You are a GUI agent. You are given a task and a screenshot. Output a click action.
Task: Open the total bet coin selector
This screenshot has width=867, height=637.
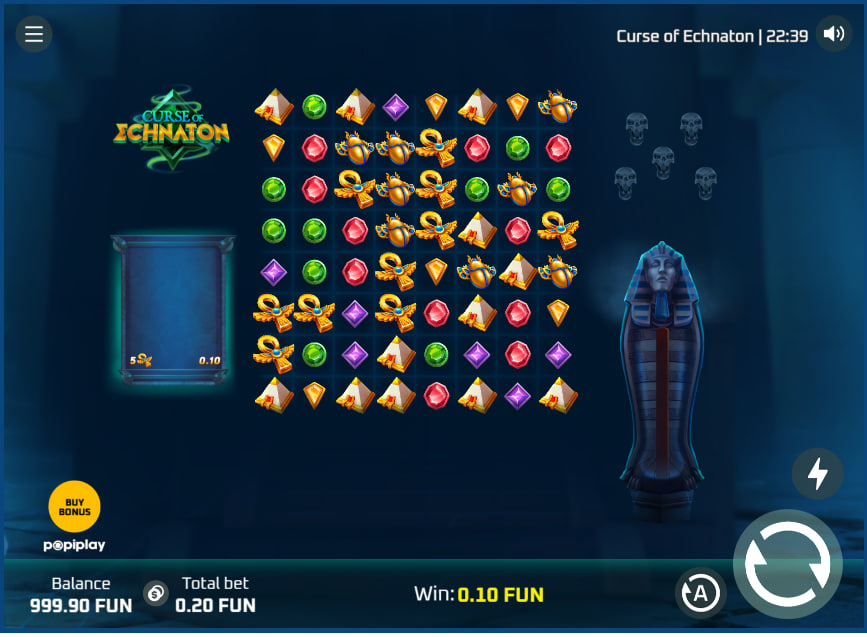point(156,593)
